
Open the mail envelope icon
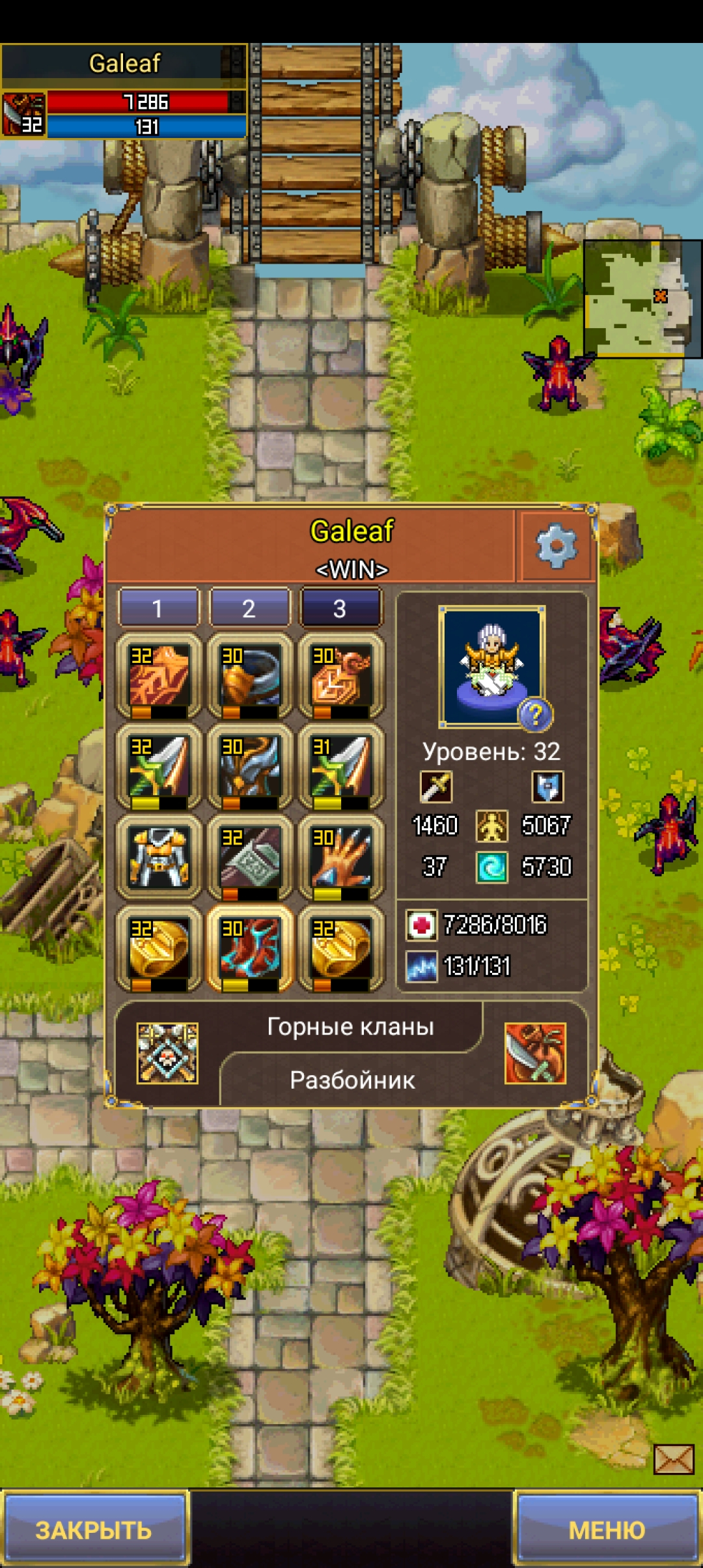674,1459
